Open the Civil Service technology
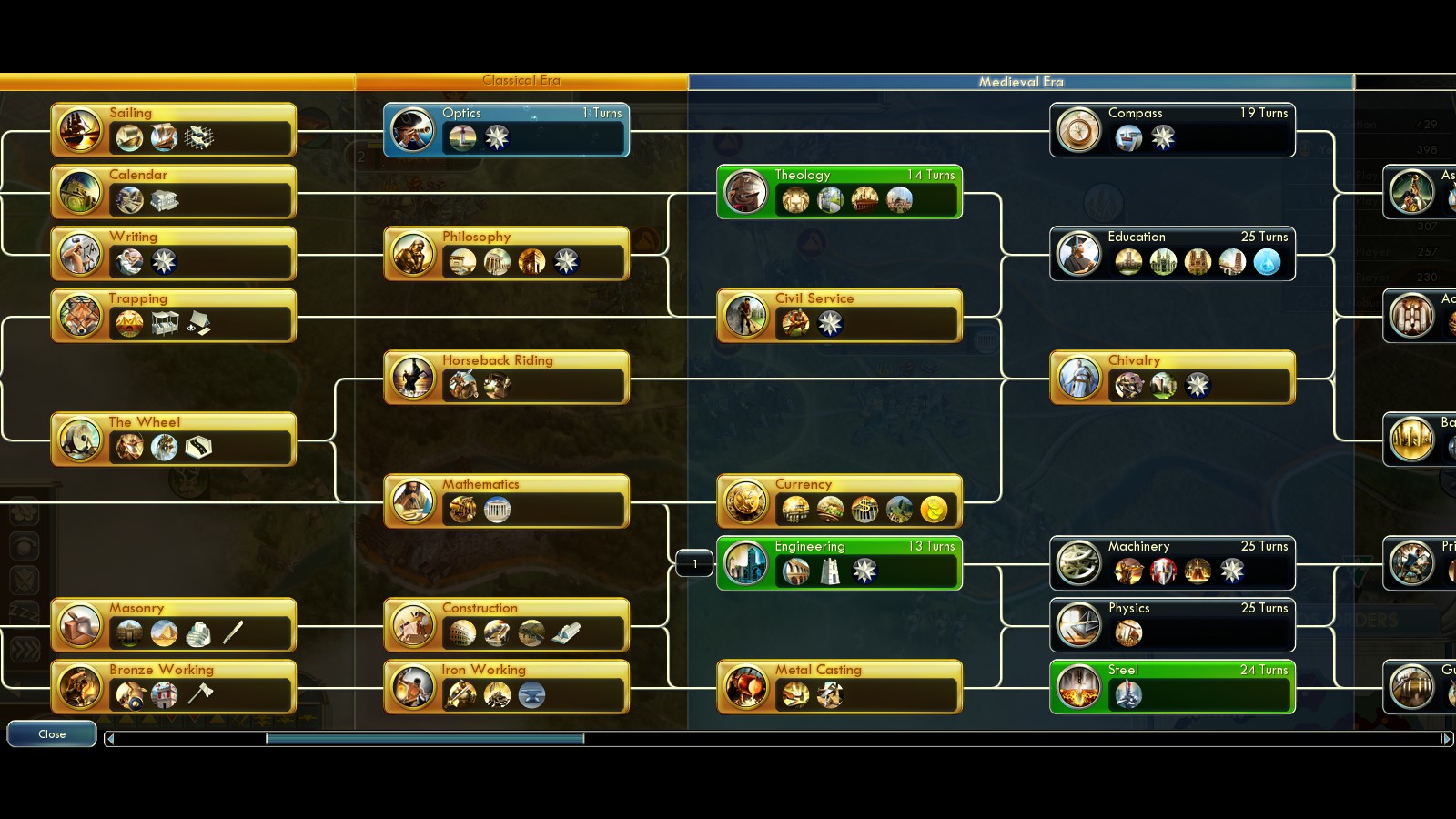This screenshot has width=1456, height=819. pyautogui.click(x=839, y=316)
